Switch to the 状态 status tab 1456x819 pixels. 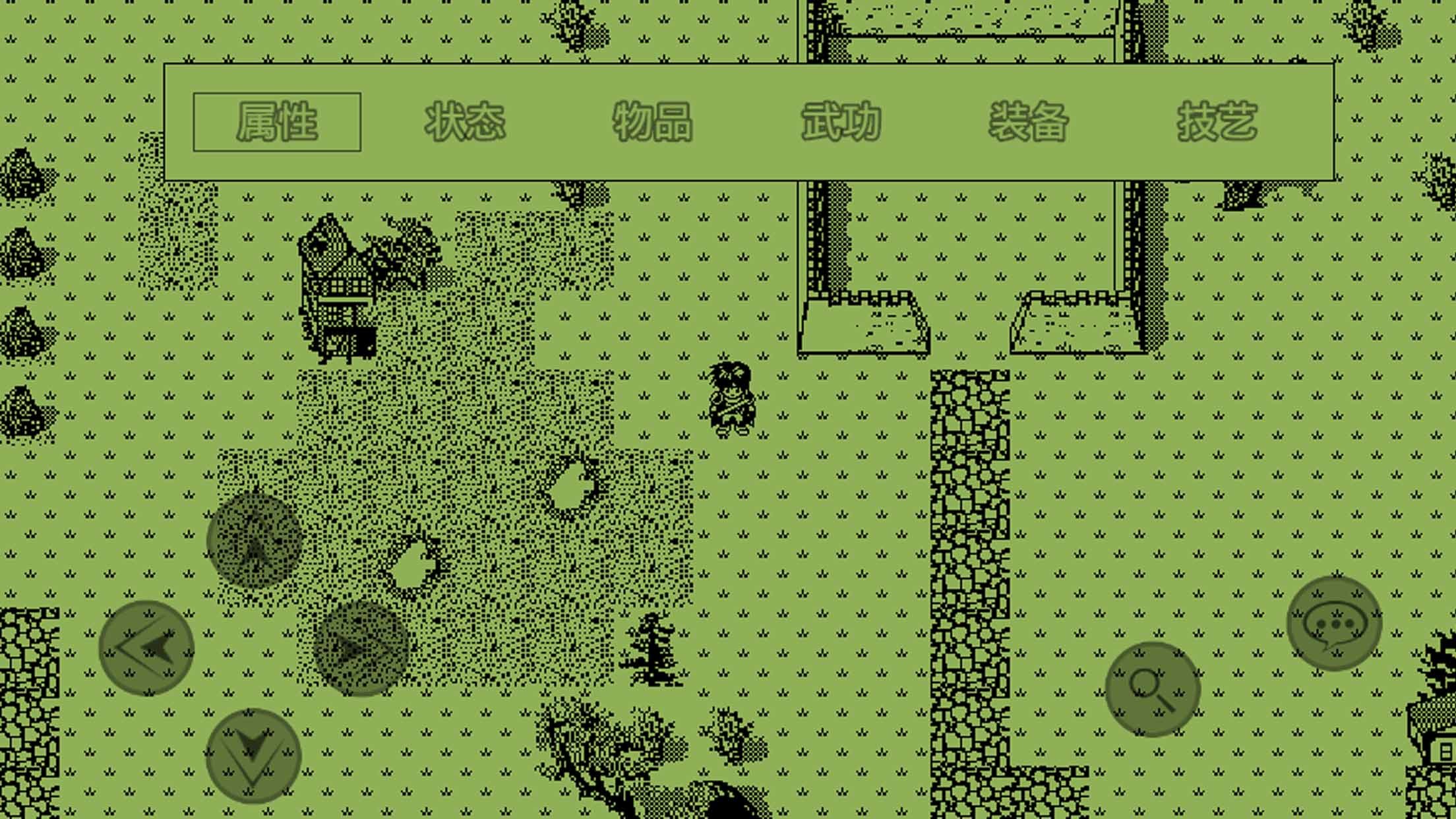point(466,122)
